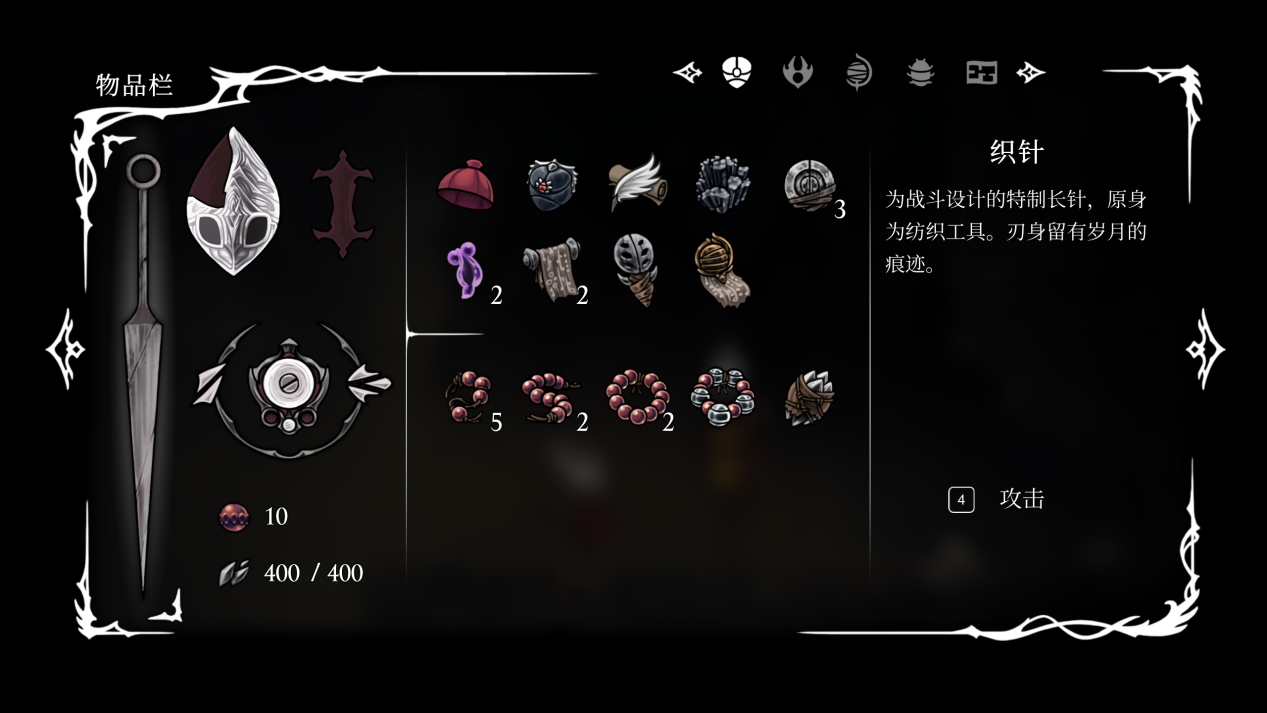Select the needle weapon on the left
Viewport: 1267px width, 713px height.
point(142,370)
